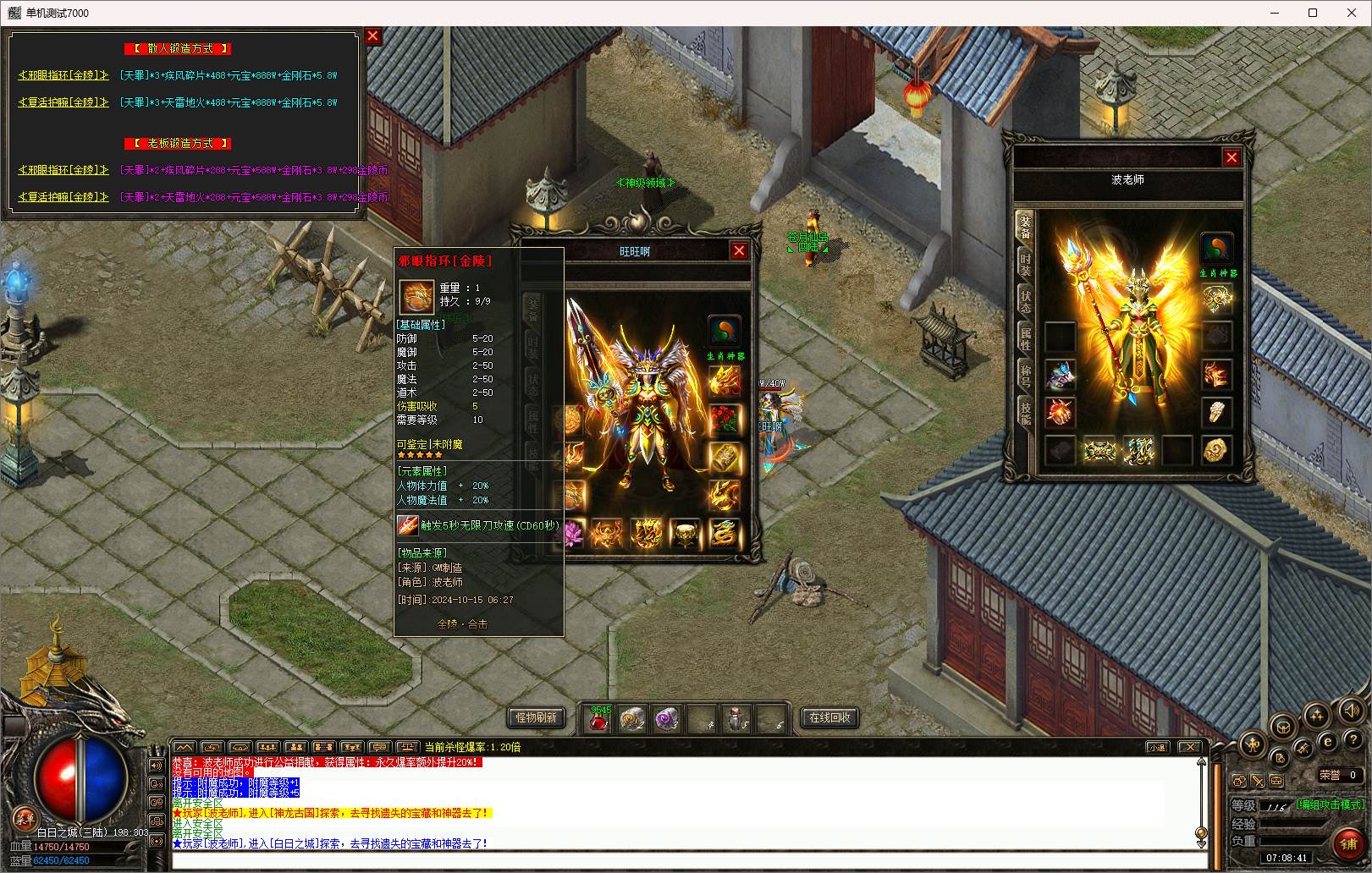Screen dimensions: 1372x873
Task: Open the three-person guild icon on bottom toolbar
Action: tap(268, 748)
